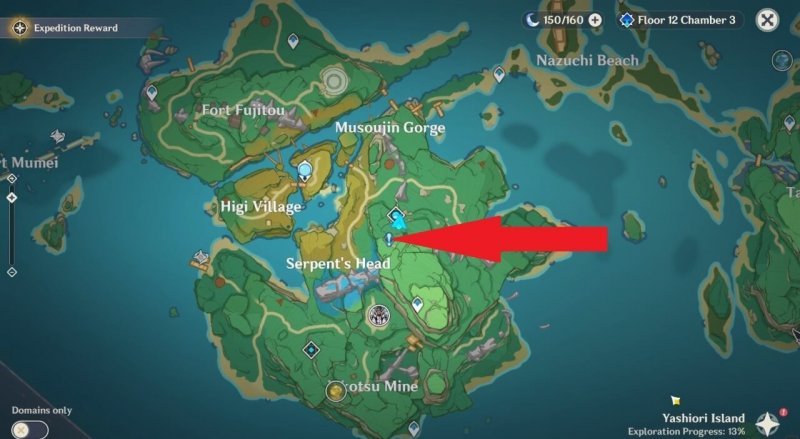The height and width of the screenshot is (439, 800).
Task: Pick the teleport waypoint southeast of the quest marker
Action: [x=418, y=304]
